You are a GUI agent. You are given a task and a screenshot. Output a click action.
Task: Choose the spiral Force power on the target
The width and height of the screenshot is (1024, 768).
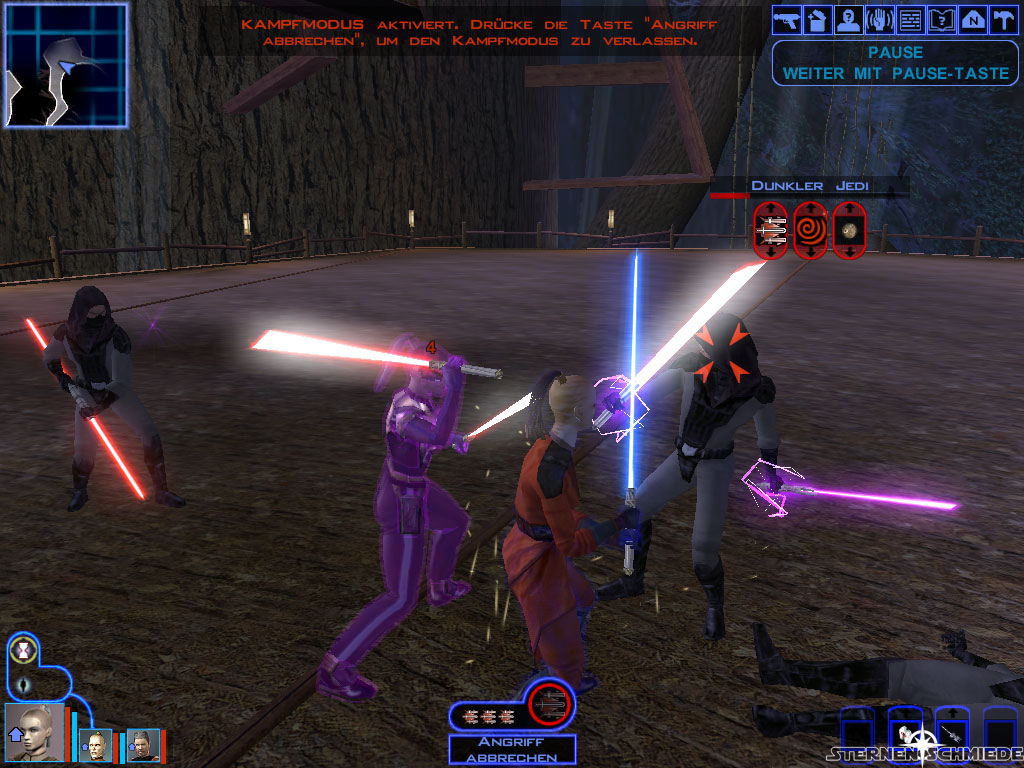coord(810,231)
